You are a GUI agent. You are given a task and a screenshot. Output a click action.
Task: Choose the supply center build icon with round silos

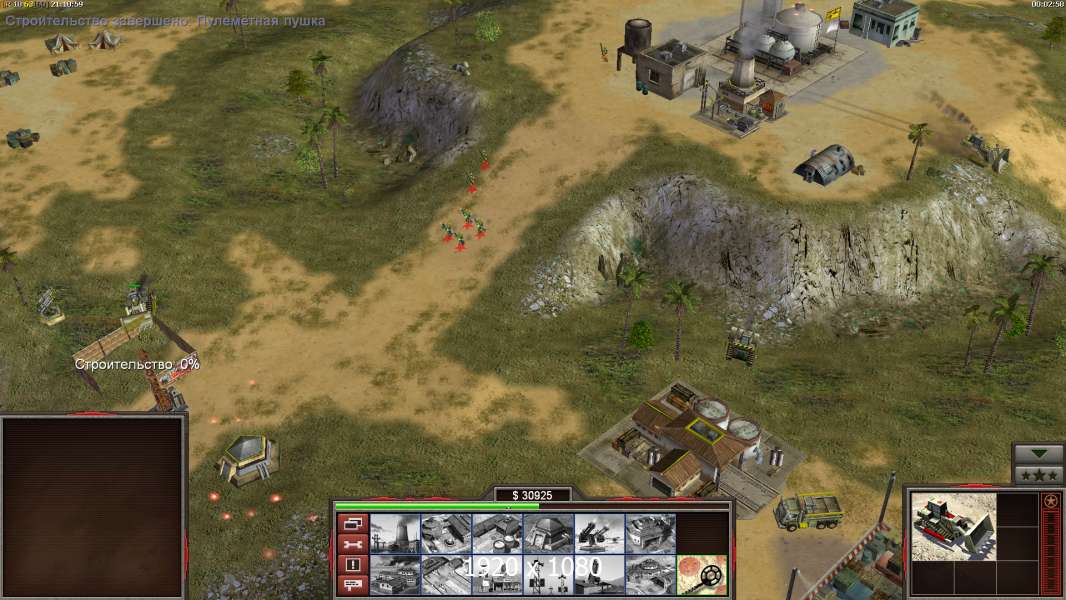click(x=497, y=533)
